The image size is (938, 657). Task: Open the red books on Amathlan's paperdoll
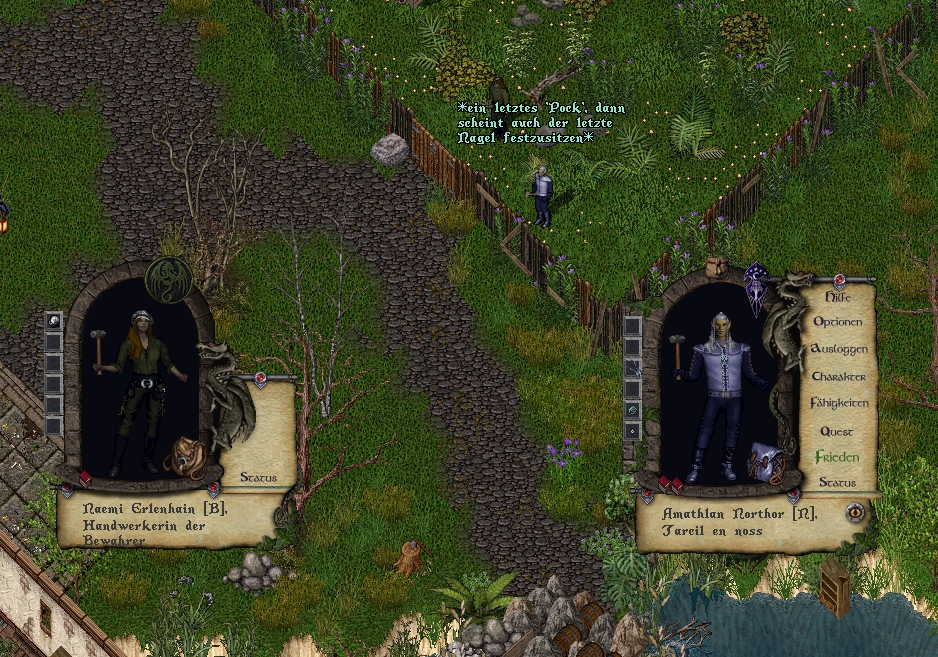pyautogui.click(x=670, y=484)
